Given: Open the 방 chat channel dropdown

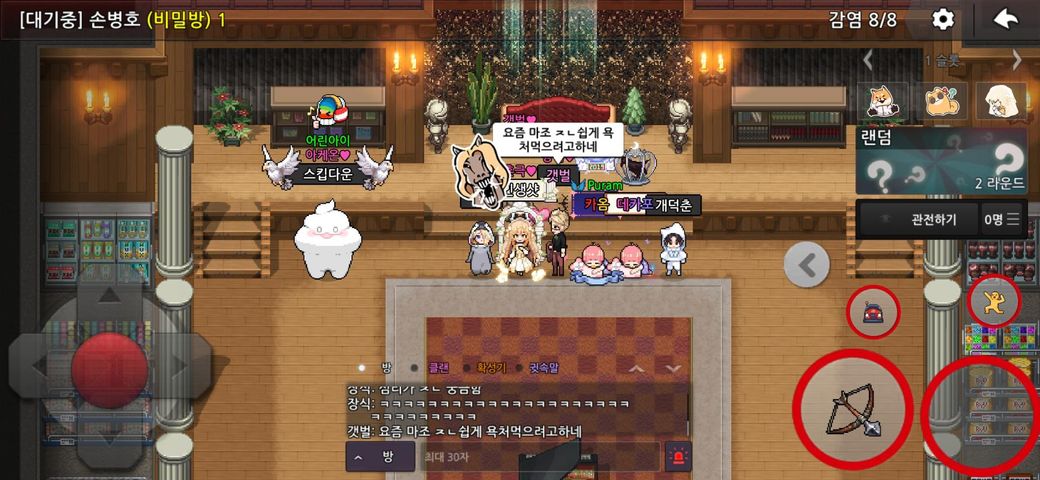Looking at the screenshot, I should click(x=377, y=456).
